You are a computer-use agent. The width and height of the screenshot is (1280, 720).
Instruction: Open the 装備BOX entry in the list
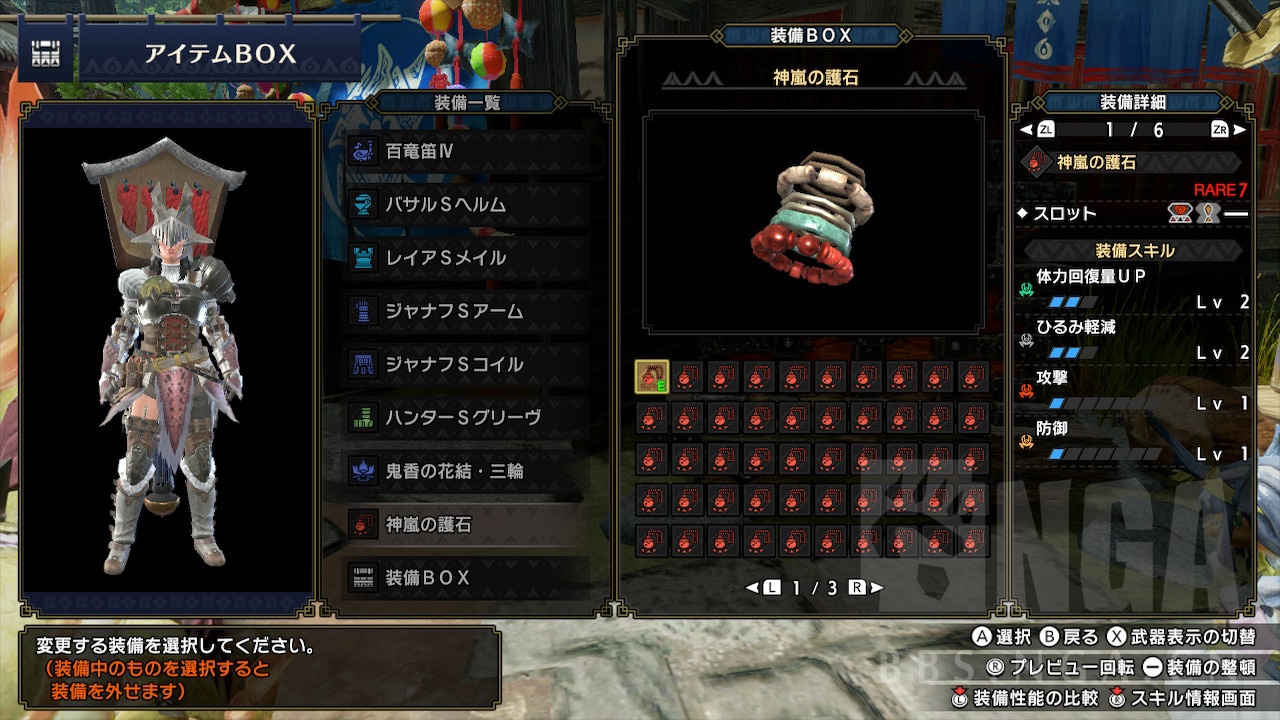pyautogui.click(x=466, y=577)
